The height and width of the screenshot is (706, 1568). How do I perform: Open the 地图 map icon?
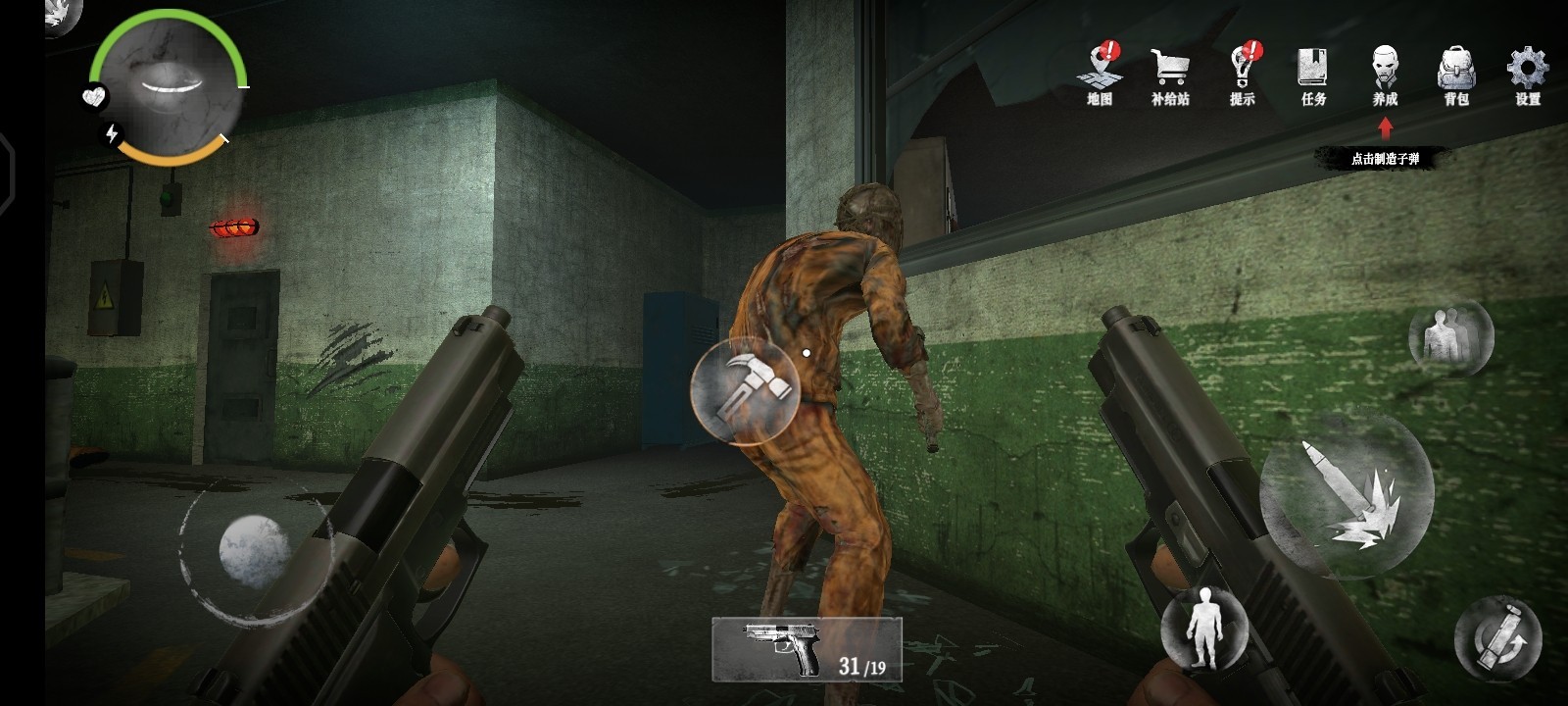[x=1100, y=73]
